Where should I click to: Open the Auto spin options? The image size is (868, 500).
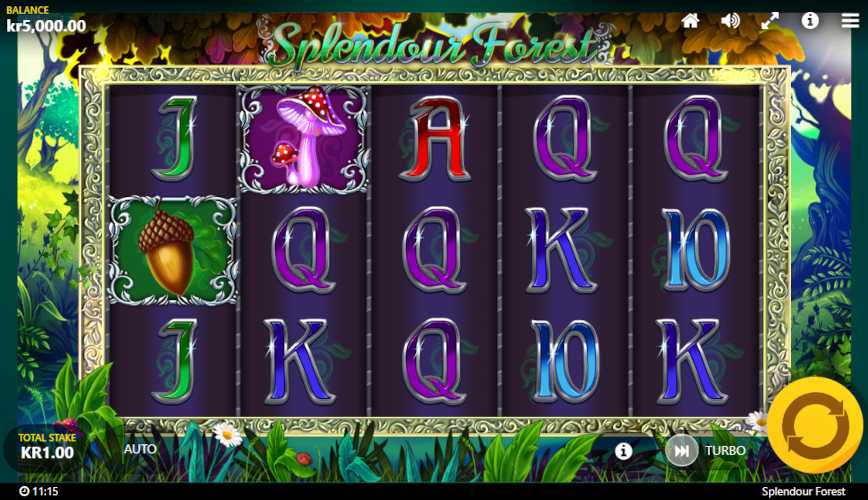coord(140,449)
